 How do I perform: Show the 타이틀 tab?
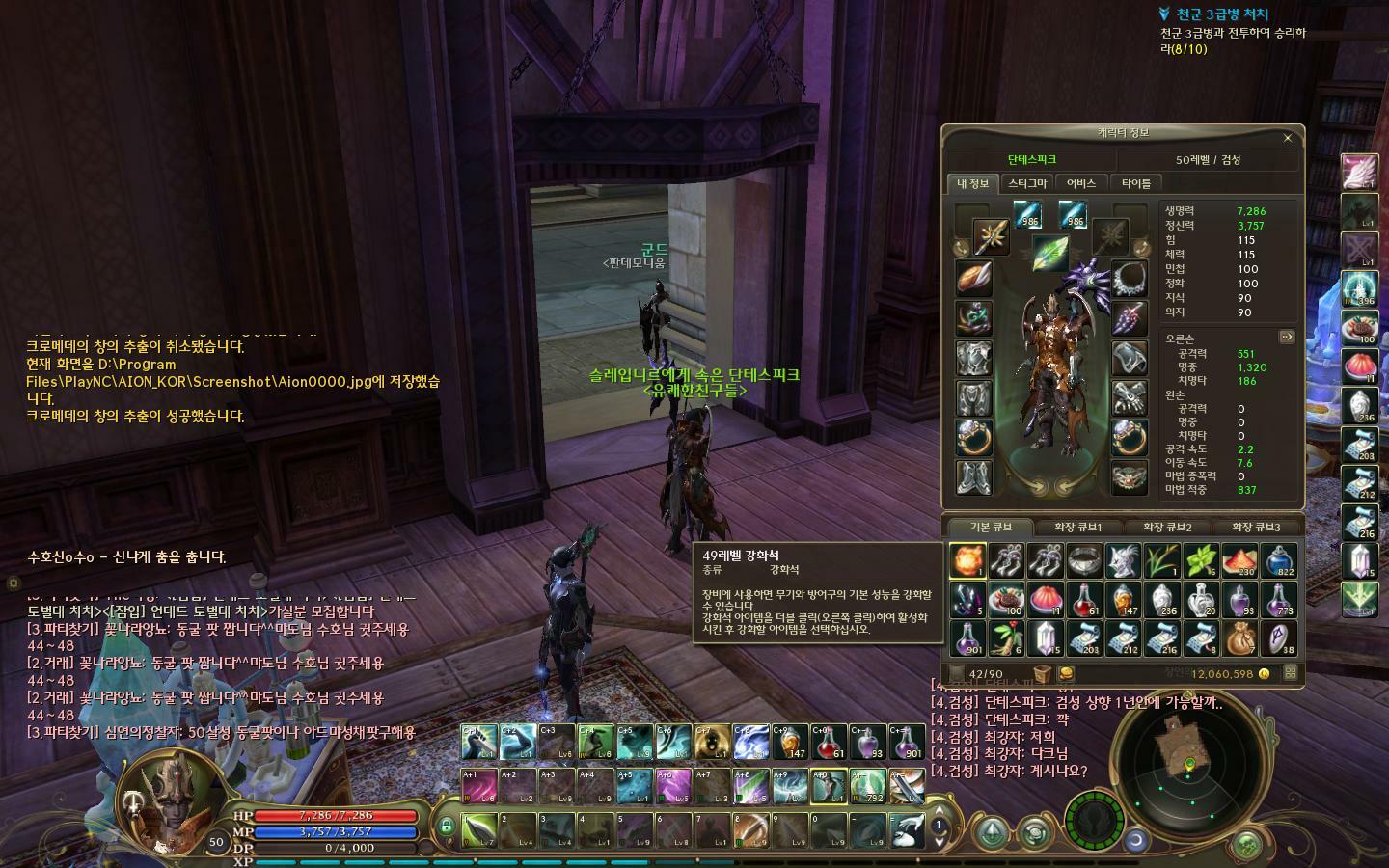click(1136, 183)
